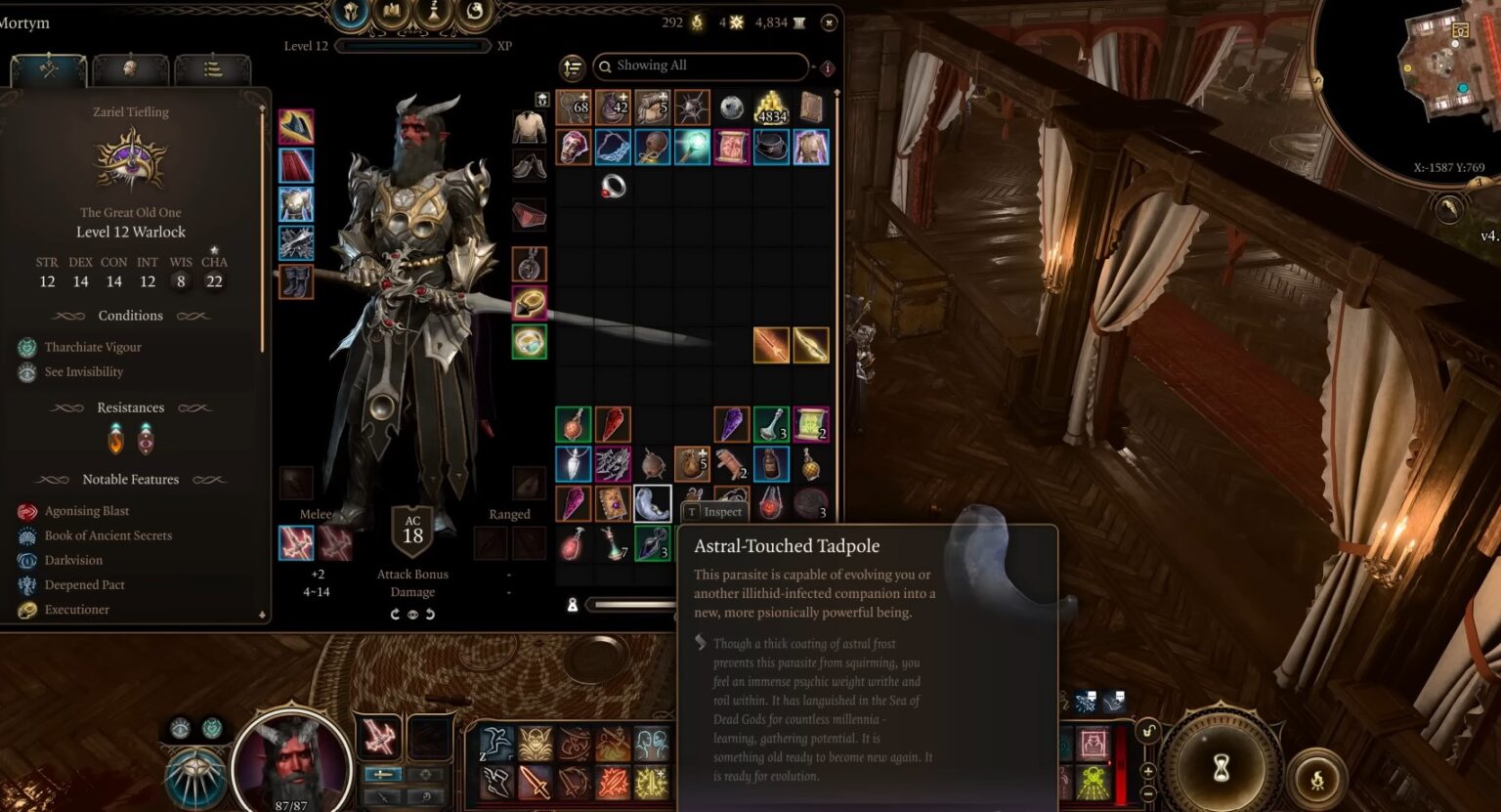Open the inventory sort options button

click(572, 67)
